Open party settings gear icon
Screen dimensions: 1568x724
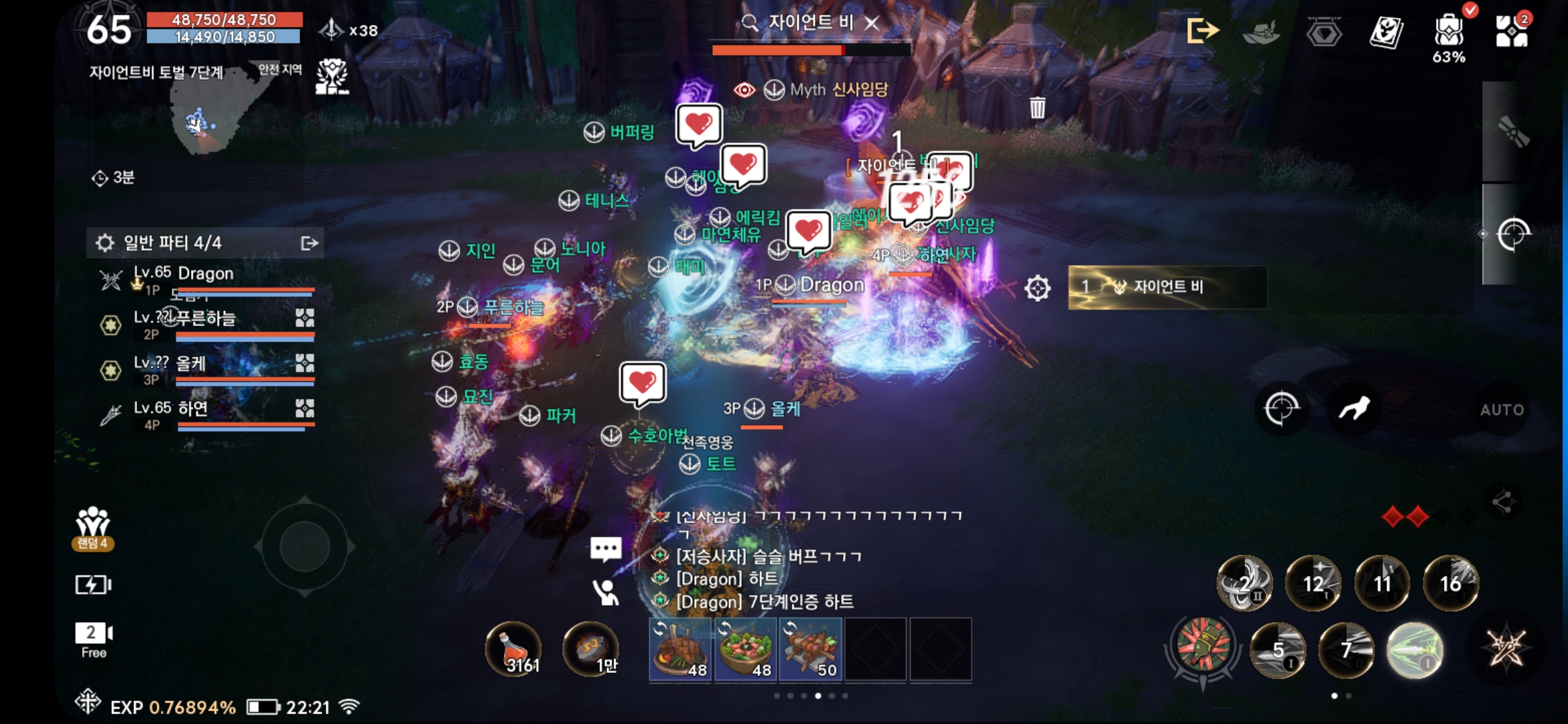coord(105,243)
